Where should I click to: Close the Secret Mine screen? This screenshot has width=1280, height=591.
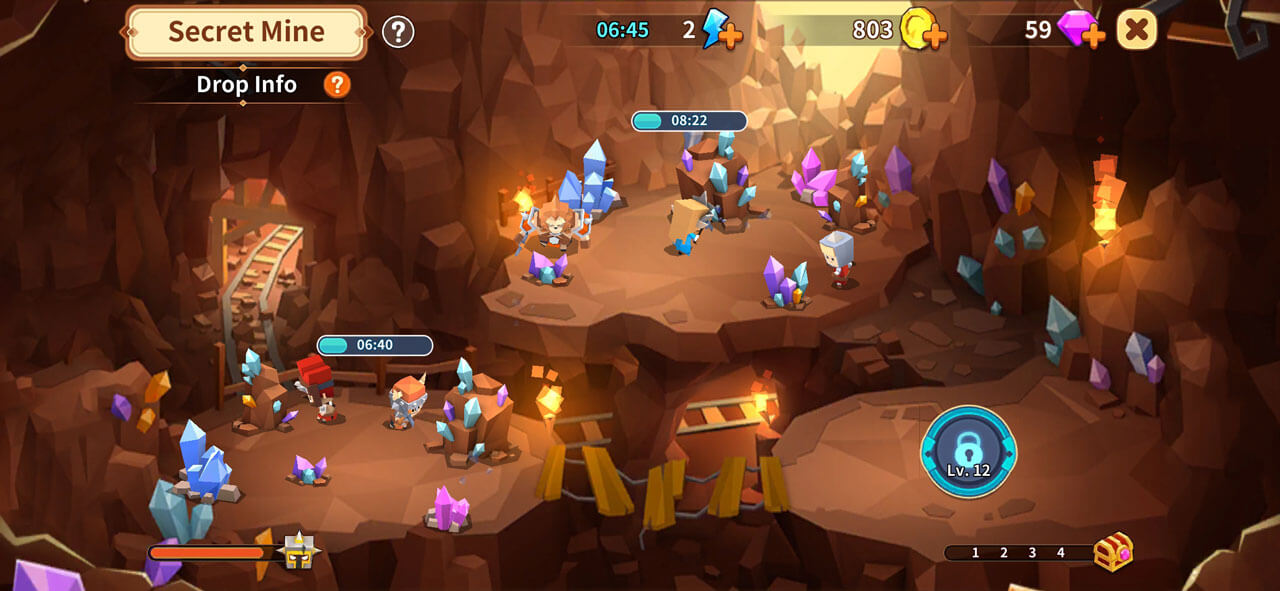[1137, 30]
